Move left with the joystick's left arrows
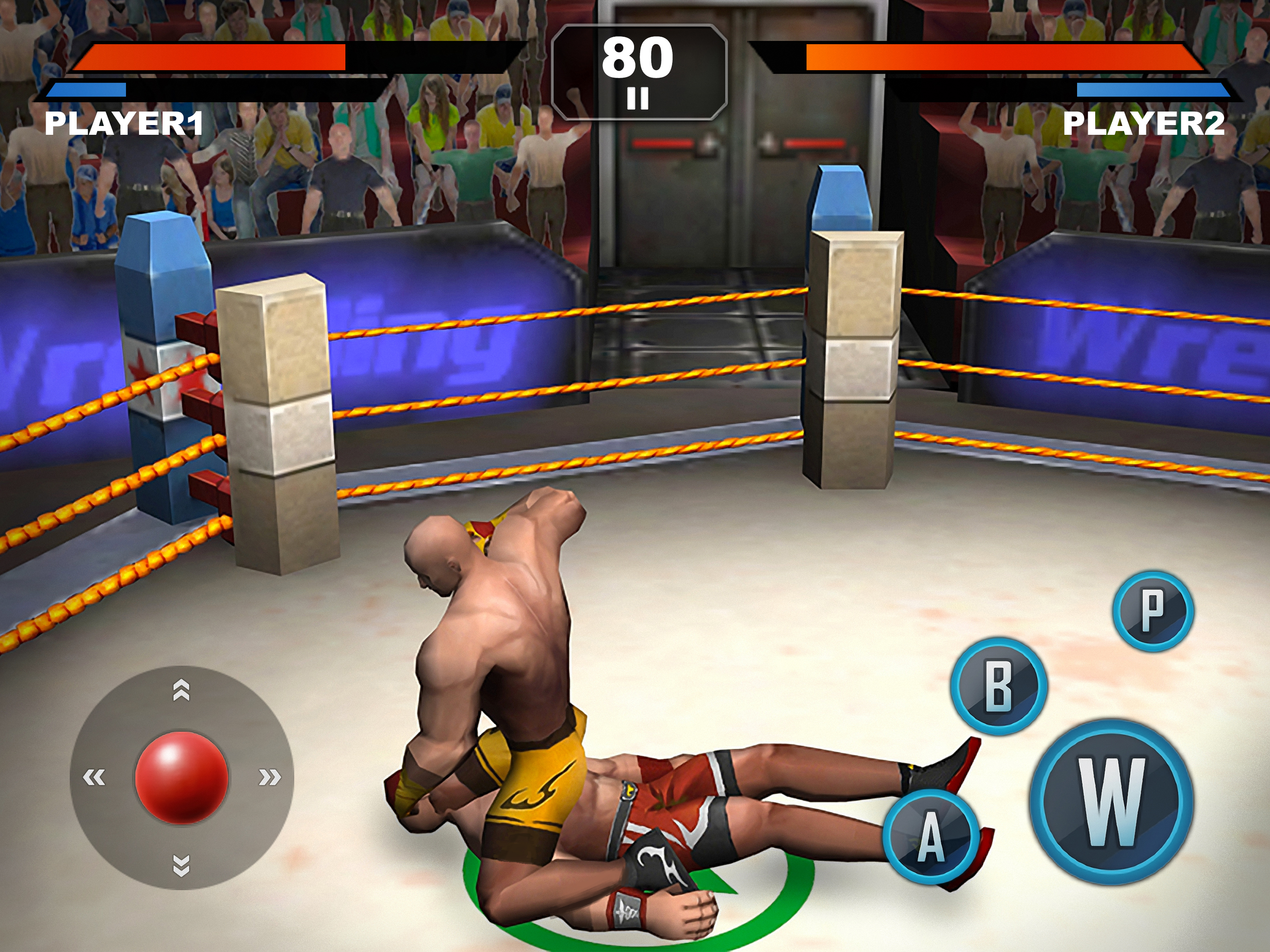Viewport: 1270px width, 952px height. click(94, 777)
